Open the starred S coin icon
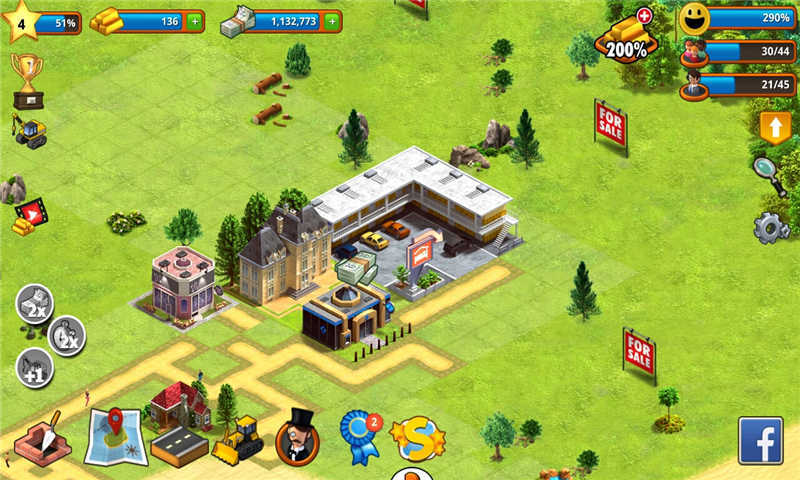 (x=418, y=437)
